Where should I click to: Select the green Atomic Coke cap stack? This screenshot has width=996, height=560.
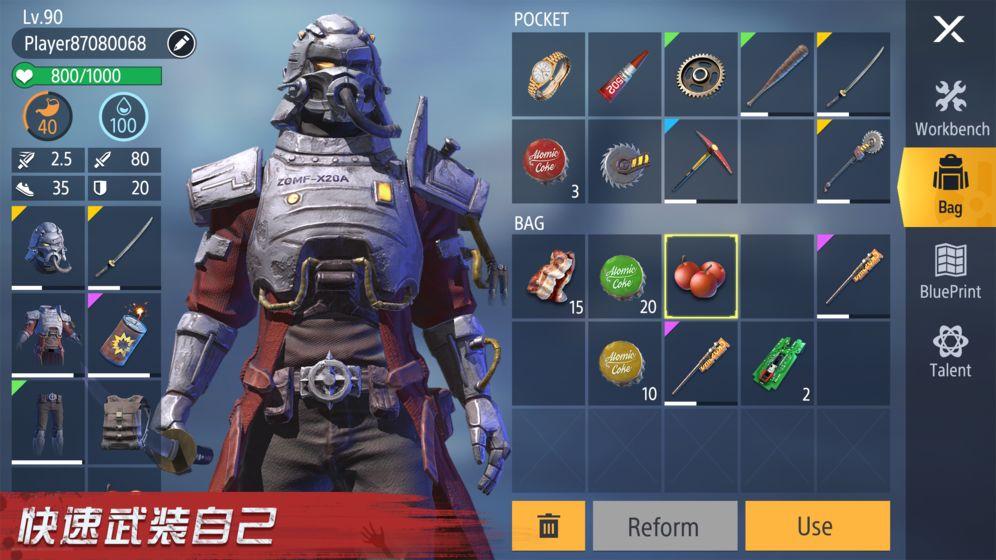click(625, 277)
